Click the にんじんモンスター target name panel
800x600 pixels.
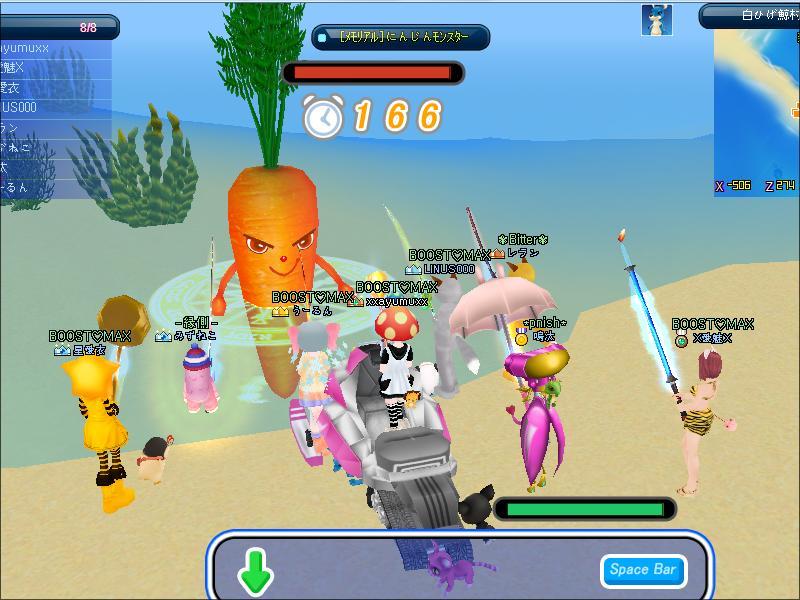pos(400,38)
